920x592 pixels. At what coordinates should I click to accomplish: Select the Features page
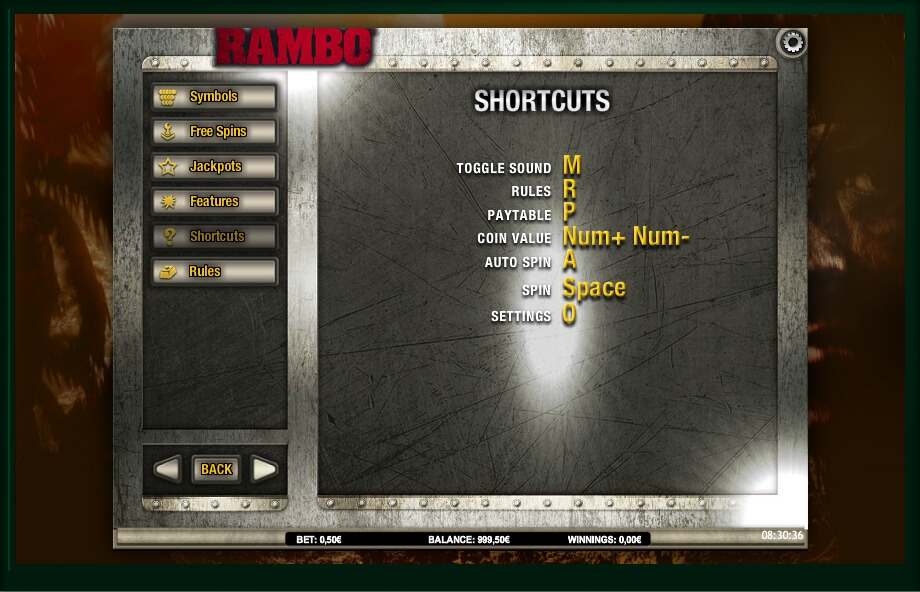(214, 202)
